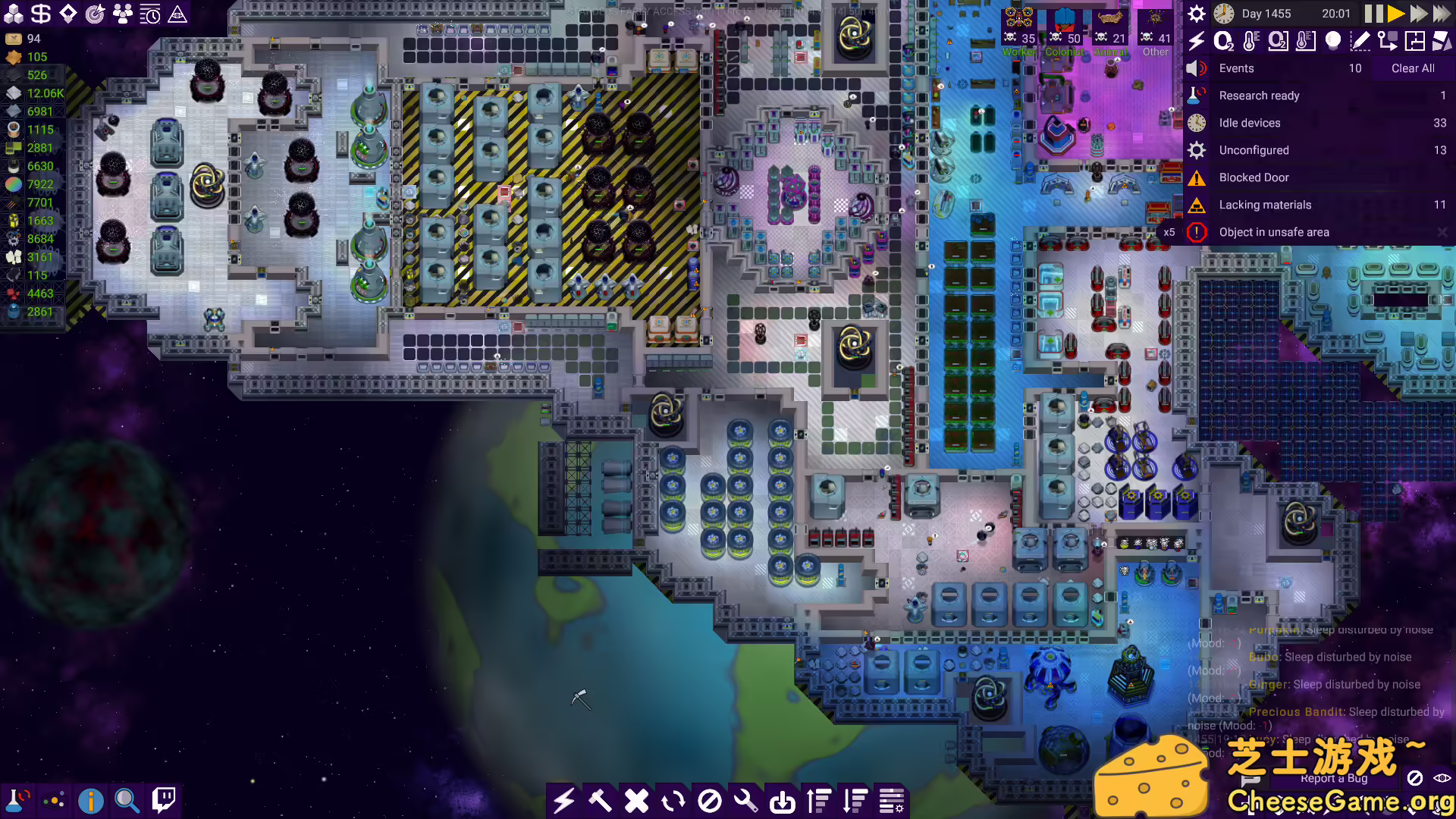This screenshot has height=819, width=1456.
Task: Toggle the light bulb overlay
Action: coord(1332,42)
